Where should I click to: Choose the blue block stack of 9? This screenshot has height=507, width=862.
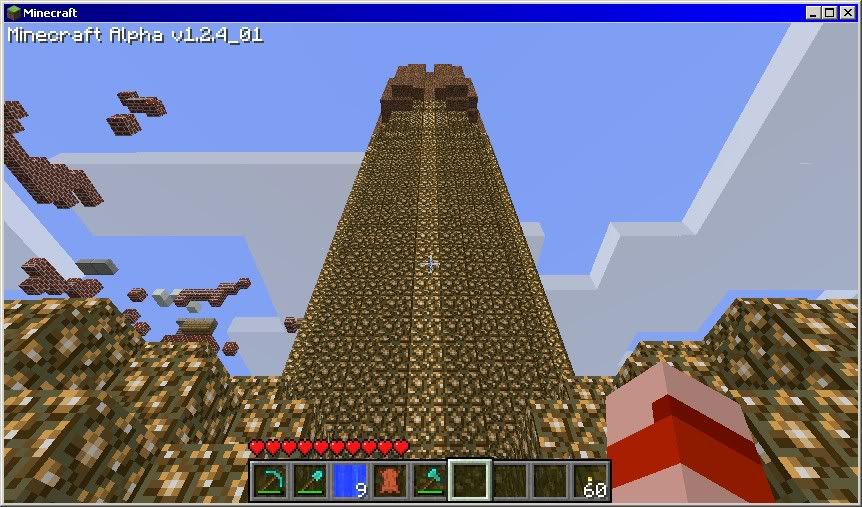[349, 481]
